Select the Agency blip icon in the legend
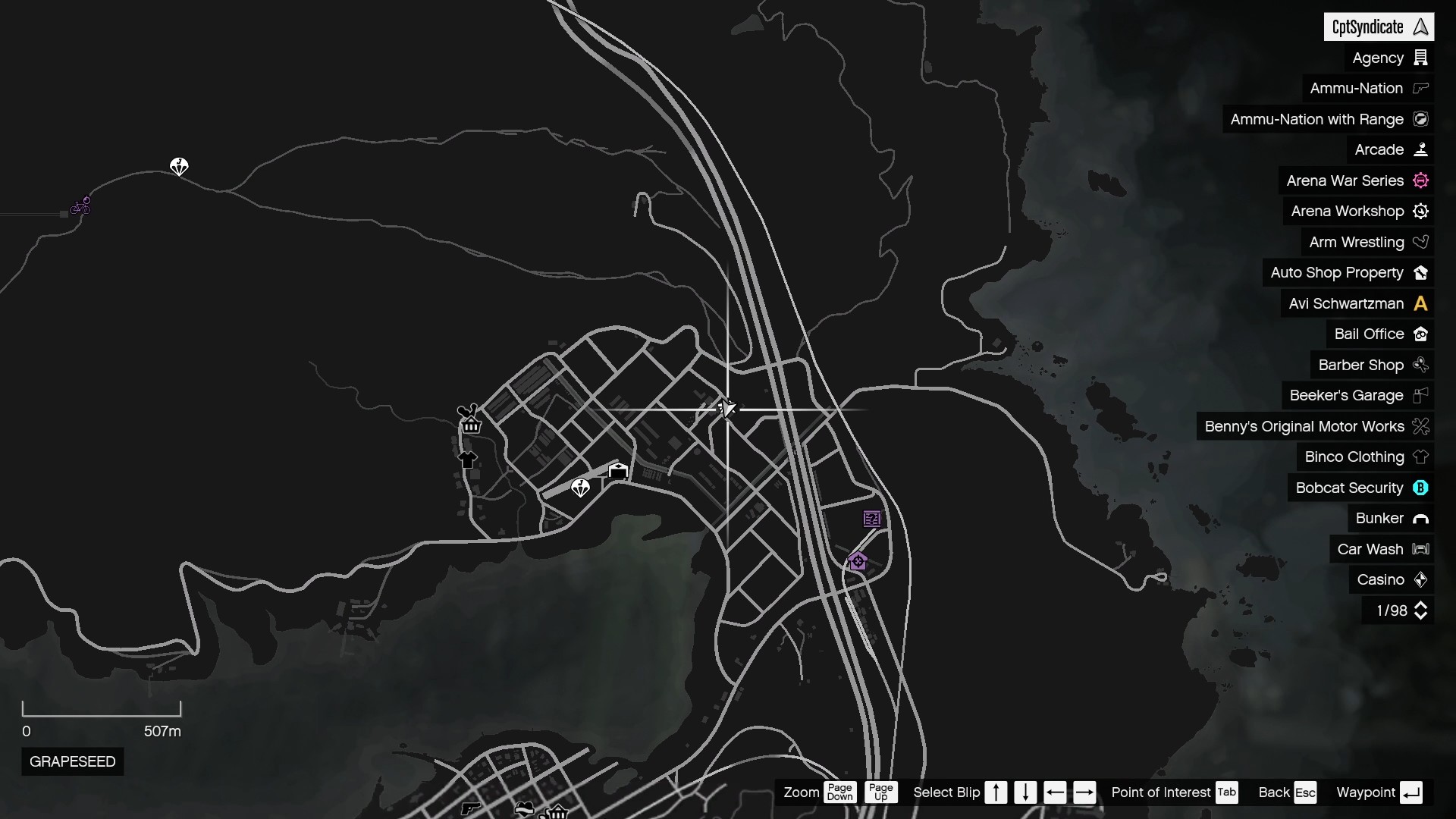 [1421, 58]
